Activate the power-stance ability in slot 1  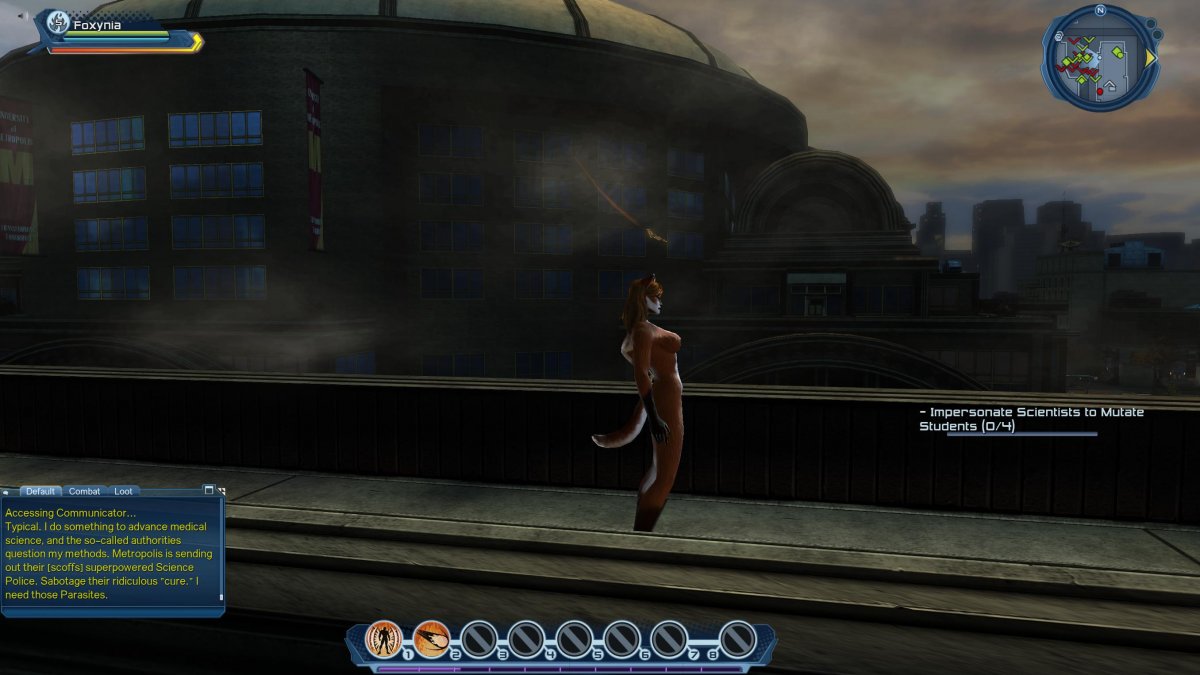384,638
